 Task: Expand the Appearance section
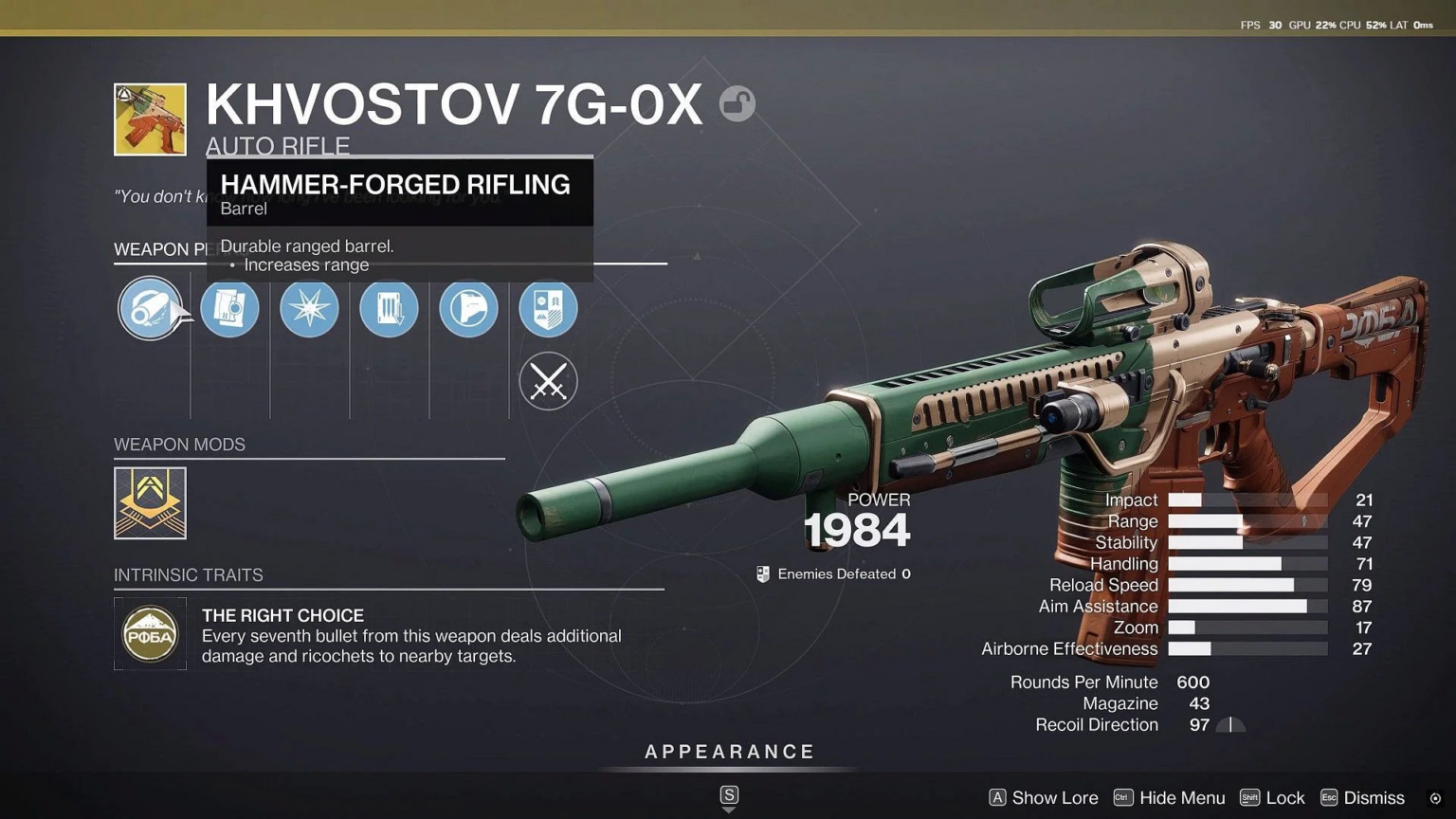pos(728,752)
